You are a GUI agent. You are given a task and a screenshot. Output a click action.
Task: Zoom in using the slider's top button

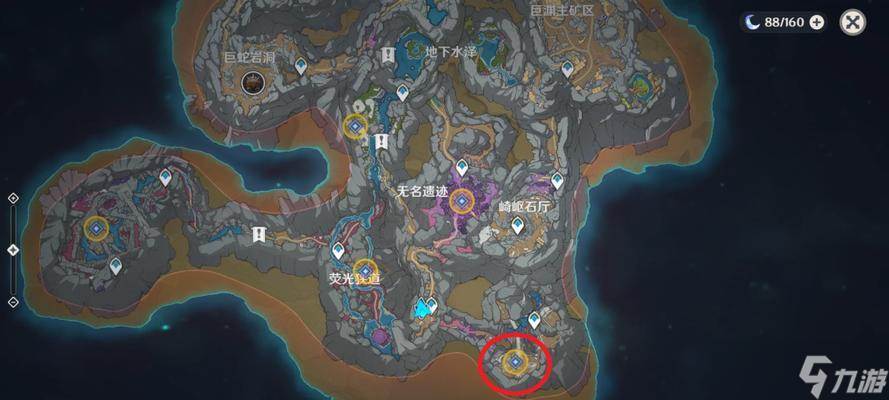tap(13, 198)
